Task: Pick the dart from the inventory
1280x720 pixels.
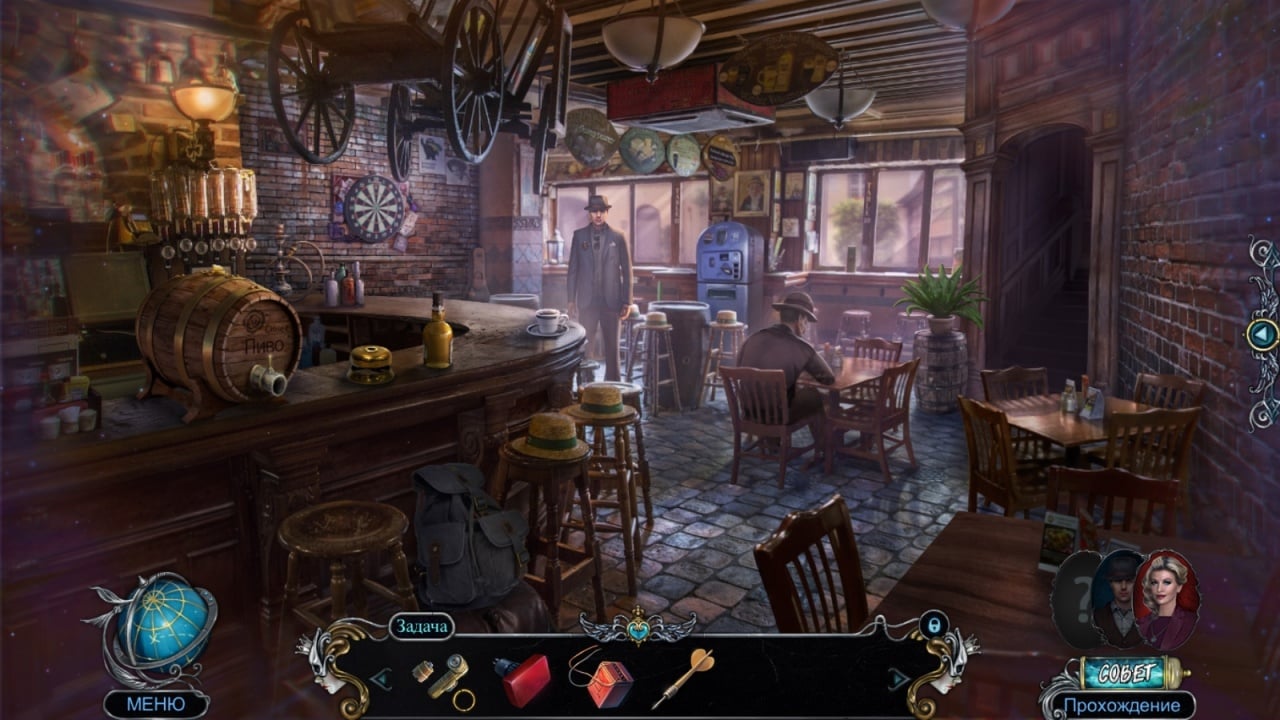Action: click(684, 677)
